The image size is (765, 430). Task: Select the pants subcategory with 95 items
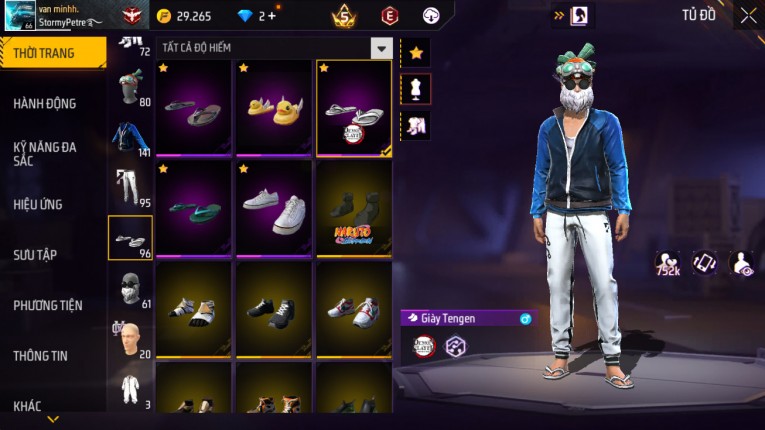coord(128,188)
